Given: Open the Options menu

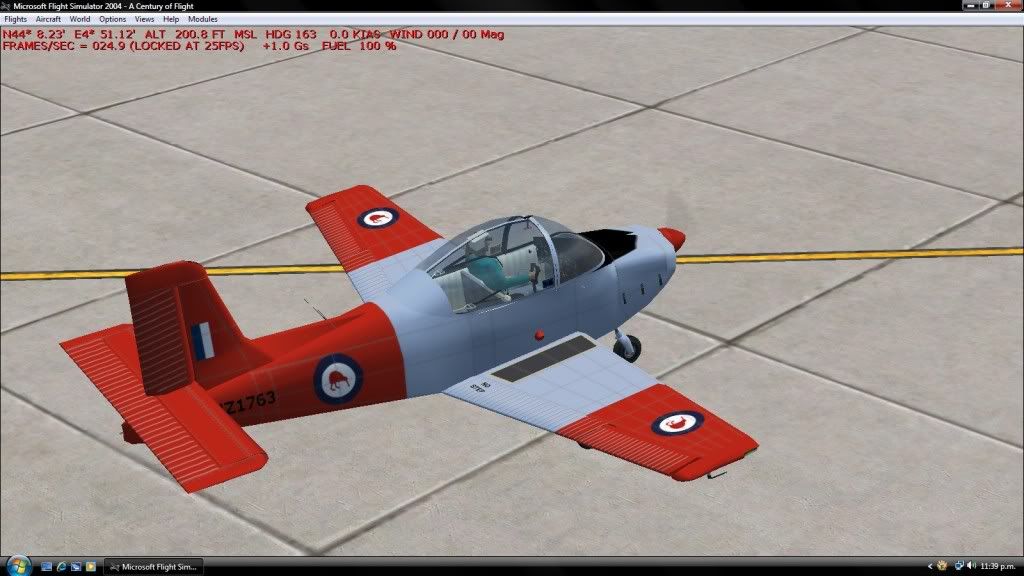Looking at the screenshot, I should coord(113,19).
